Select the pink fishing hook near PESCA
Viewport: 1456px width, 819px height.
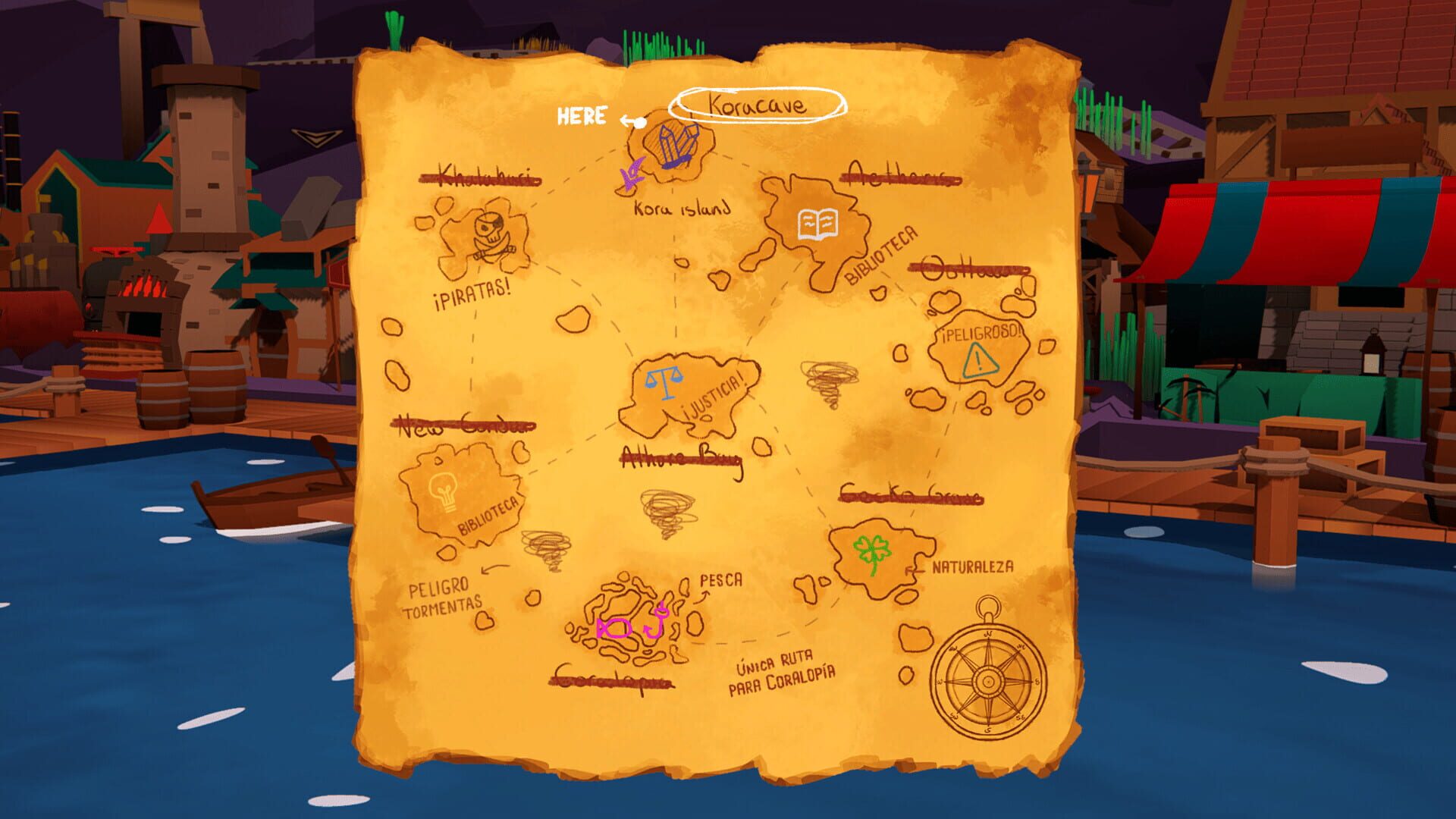657,620
